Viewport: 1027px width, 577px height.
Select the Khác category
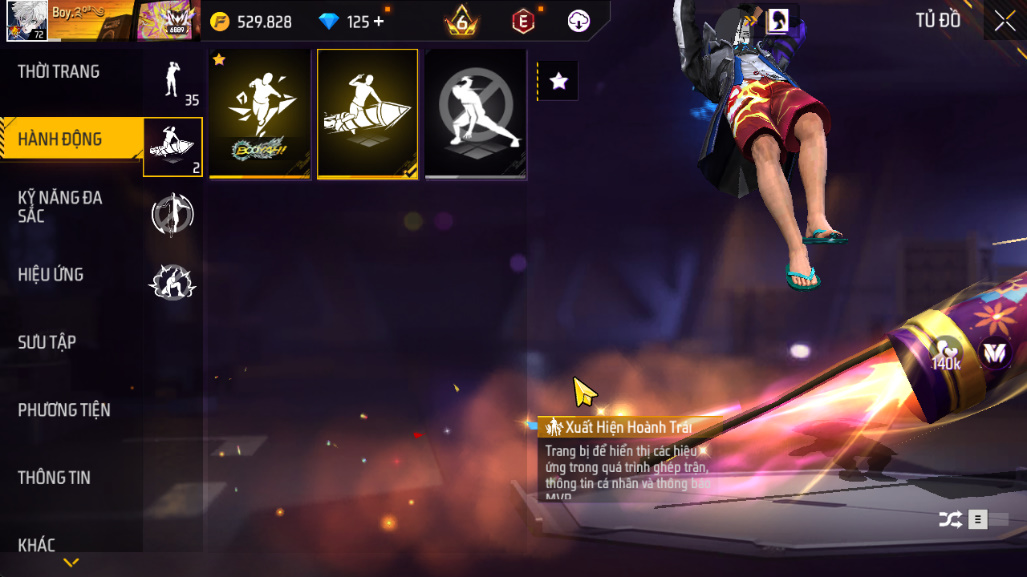click(36, 545)
